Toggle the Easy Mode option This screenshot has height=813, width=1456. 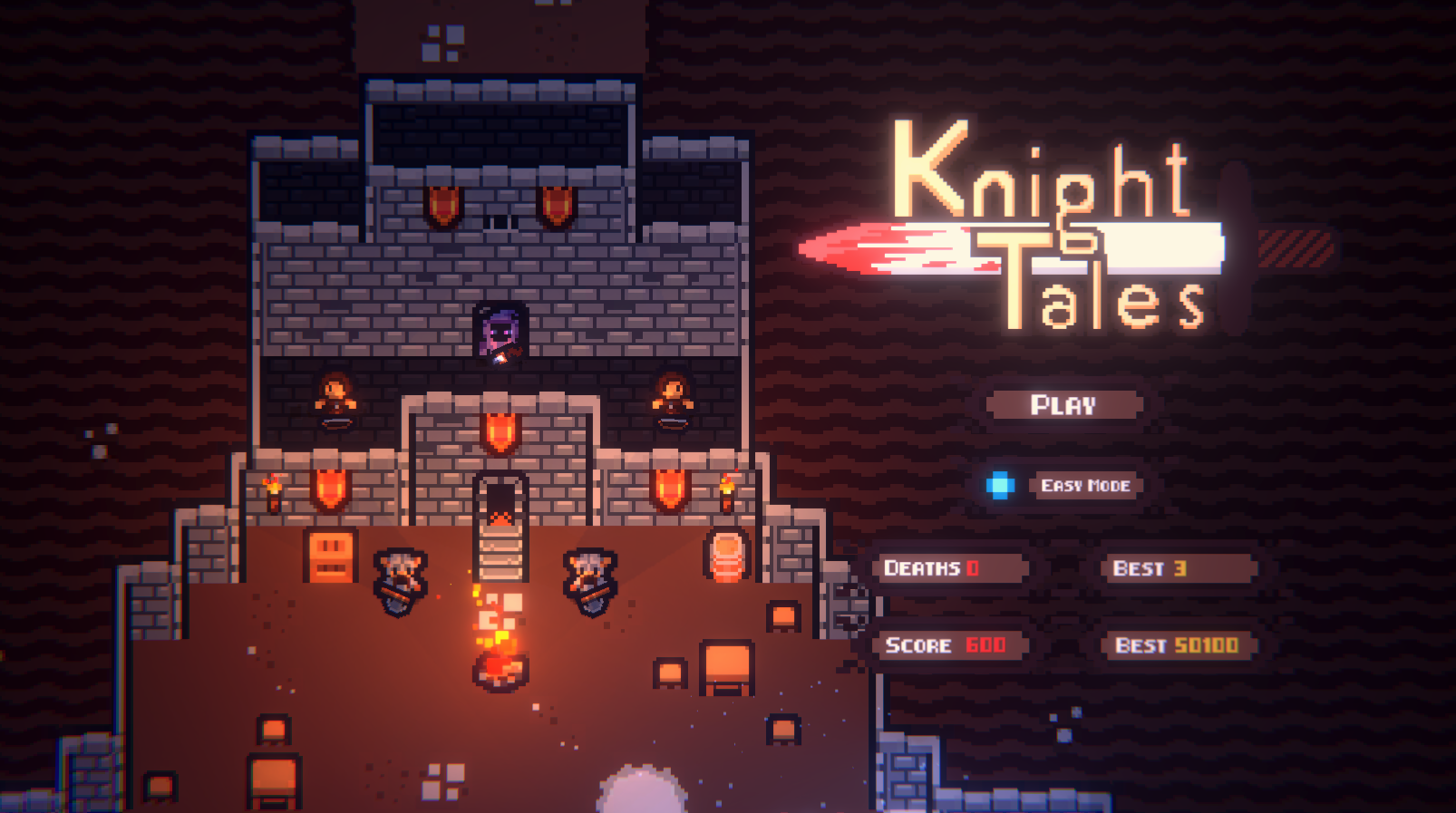(1084, 486)
